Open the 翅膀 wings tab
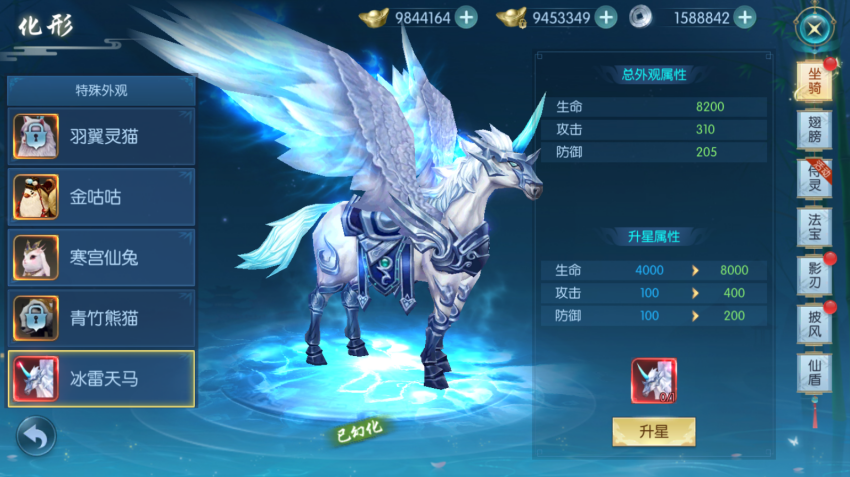Image resolution: width=850 pixels, height=477 pixels. pos(814,130)
